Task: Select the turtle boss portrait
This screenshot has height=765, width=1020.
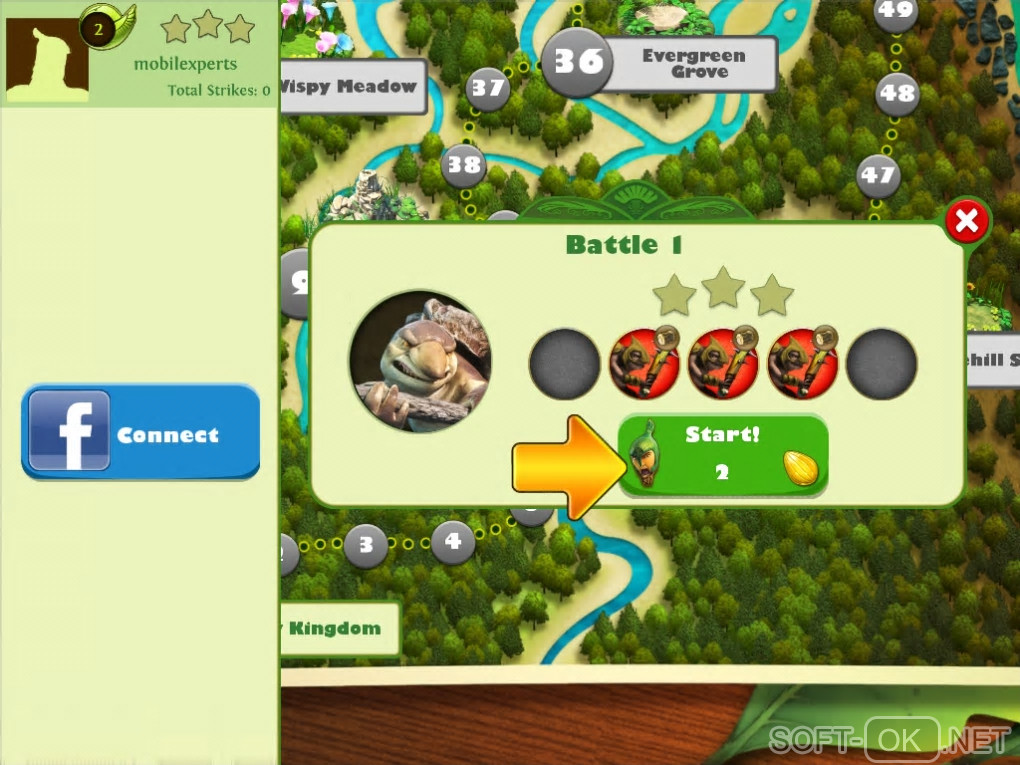Action: (x=420, y=361)
